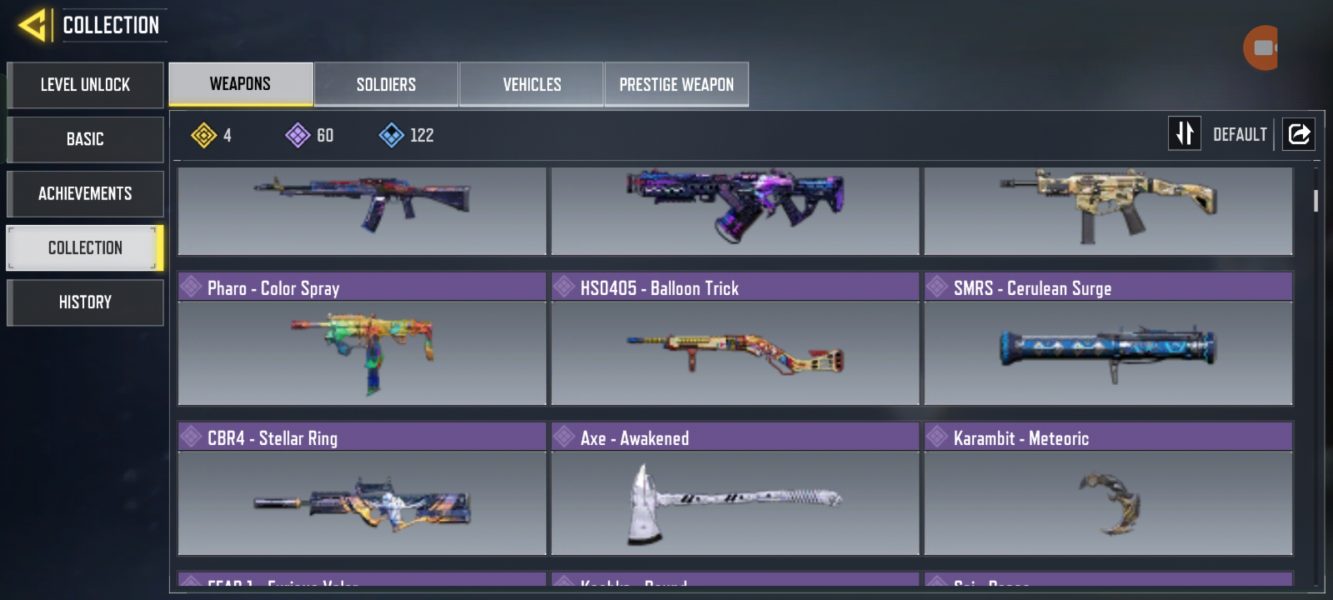This screenshot has height=600, width=1333.
Task: Switch to the Weapons tab
Action: coord(240,84)
